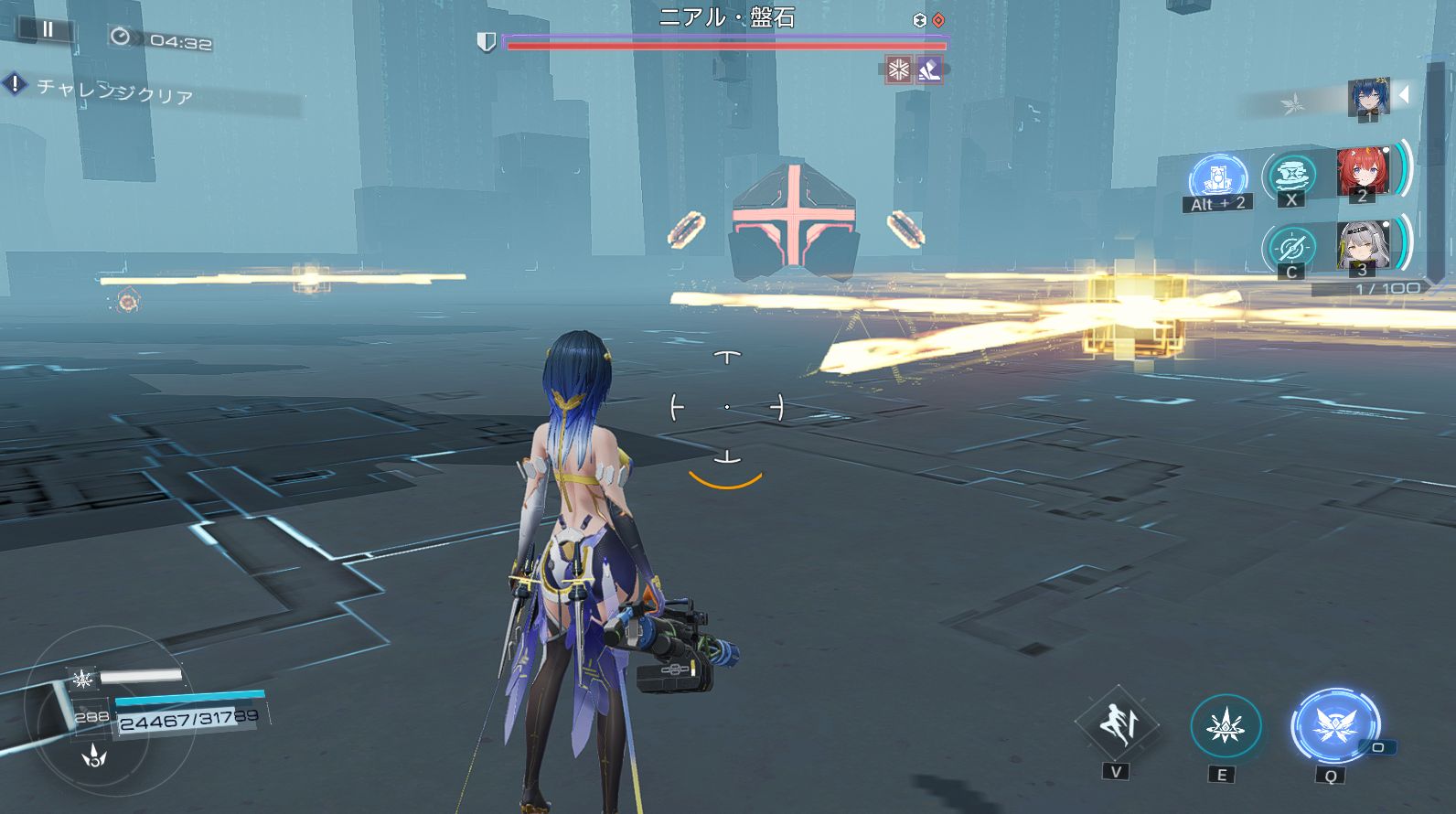1456x814 pixels.
Task: Trigger the glowing blue Alt + 2 skill
Action: (1218, 177)
